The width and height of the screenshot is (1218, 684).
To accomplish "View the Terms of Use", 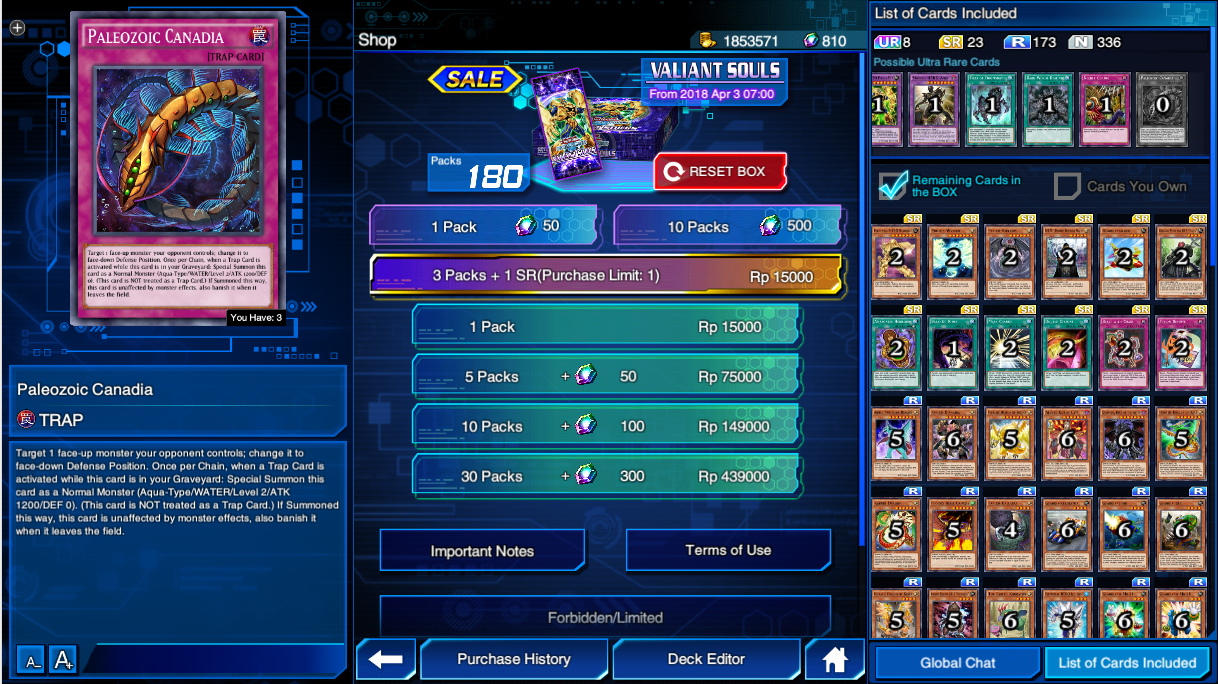I will tap(728, 550).
